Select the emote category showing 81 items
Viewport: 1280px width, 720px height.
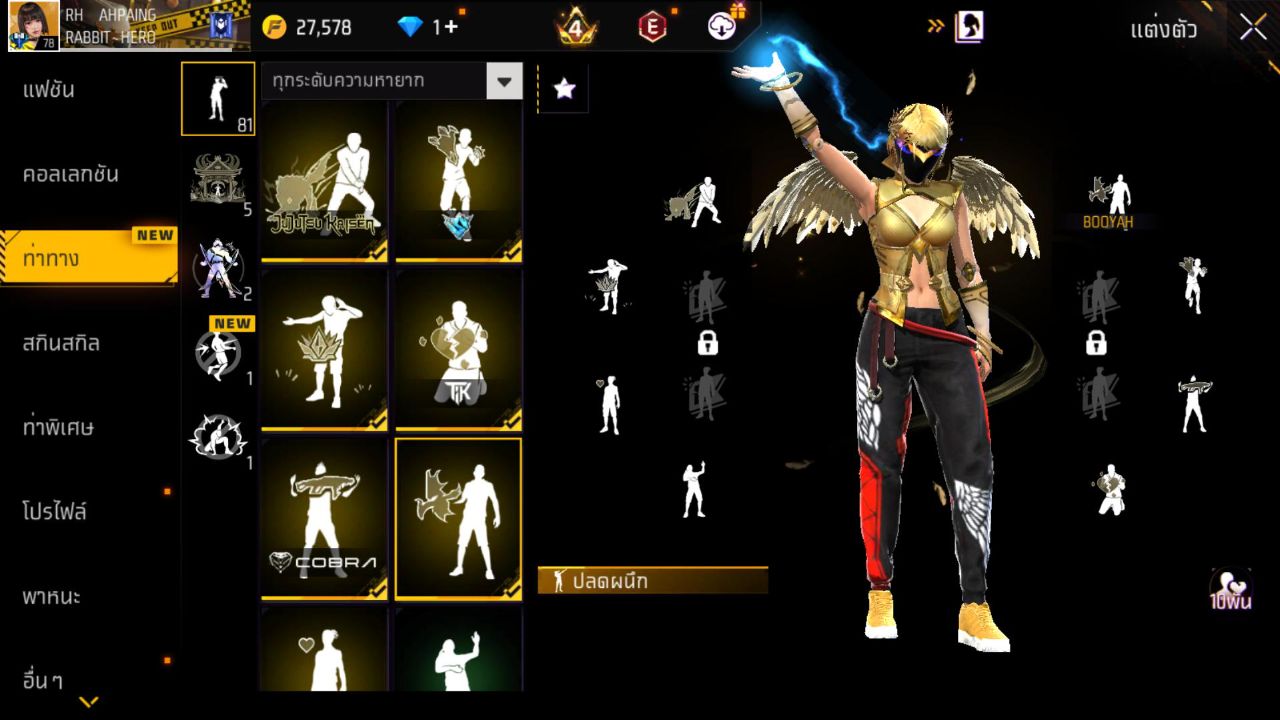(x=218, y=98)
